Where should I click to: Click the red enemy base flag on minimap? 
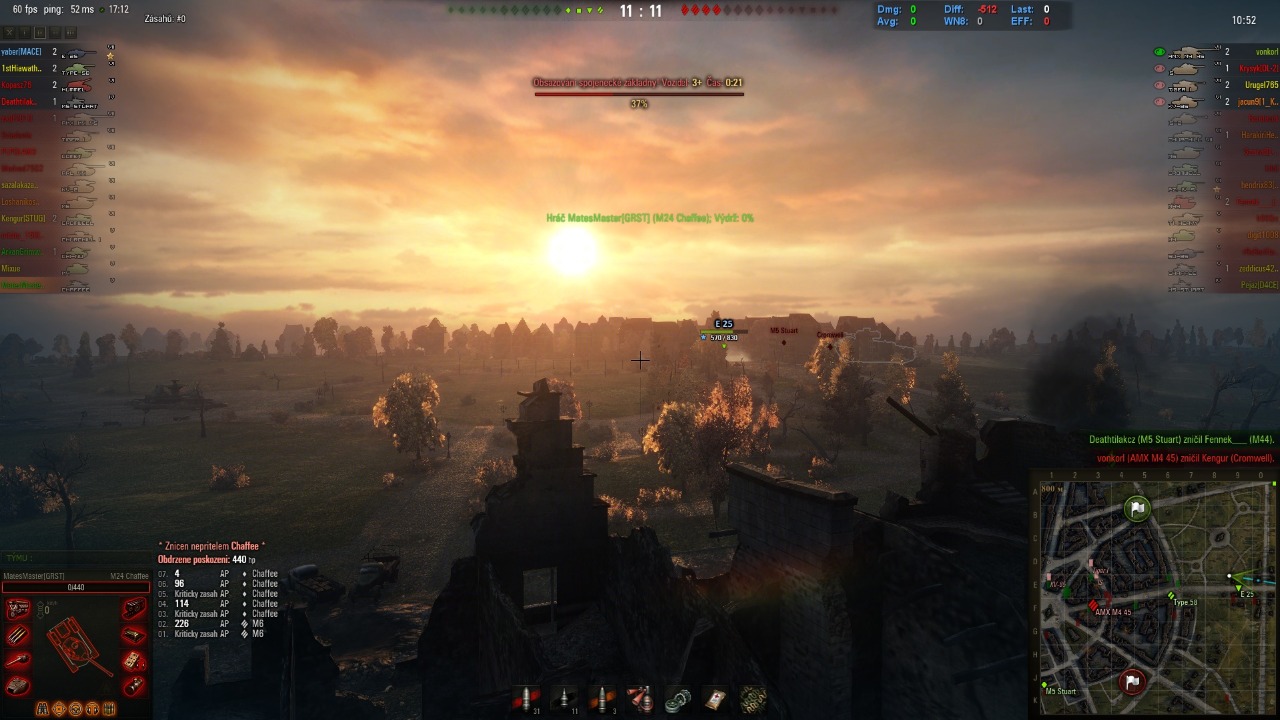1131,682
